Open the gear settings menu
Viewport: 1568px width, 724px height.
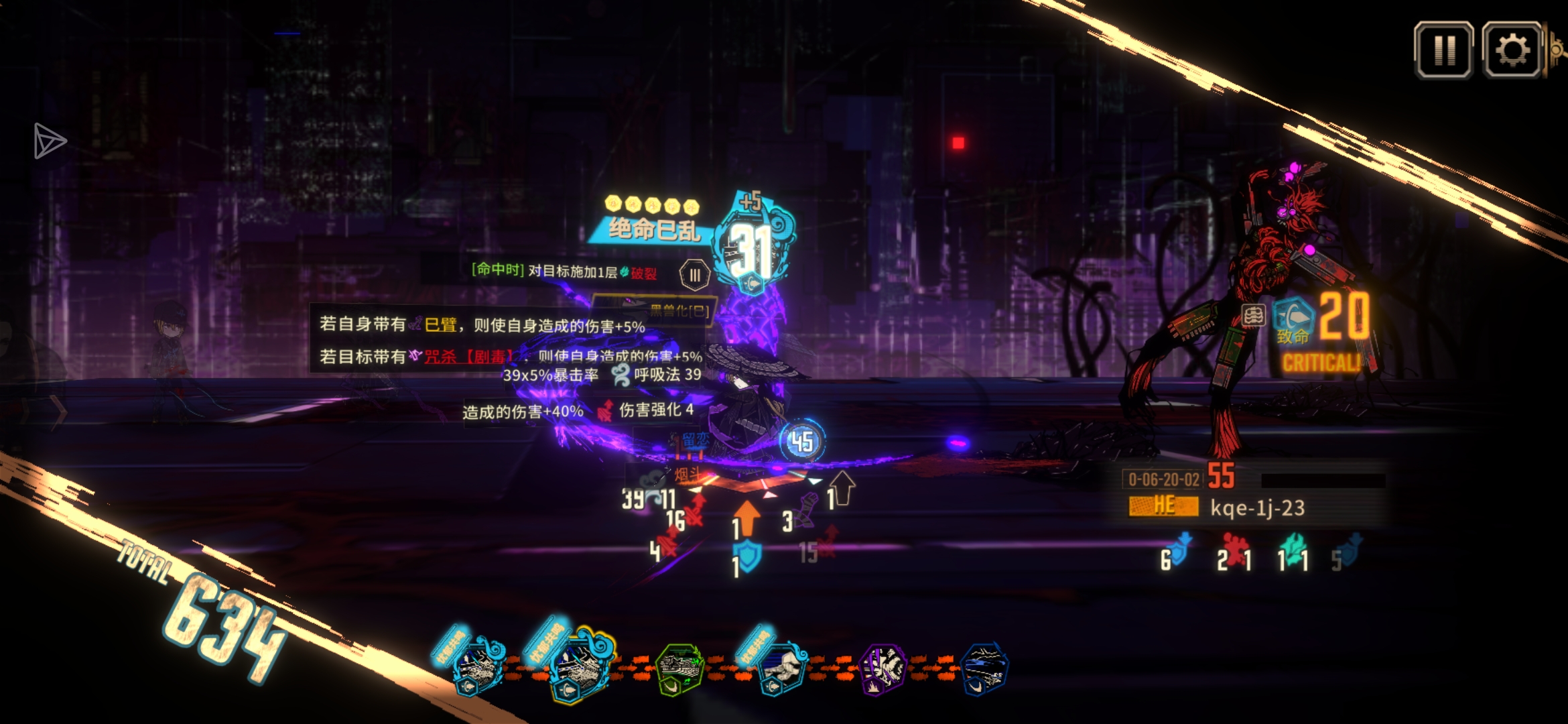[1512, 50]
